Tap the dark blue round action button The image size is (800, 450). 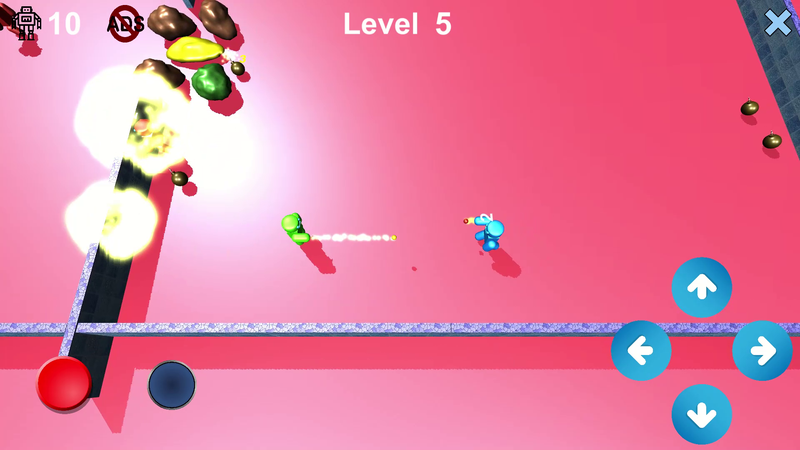pyautogui.click(x=172, y=385)
